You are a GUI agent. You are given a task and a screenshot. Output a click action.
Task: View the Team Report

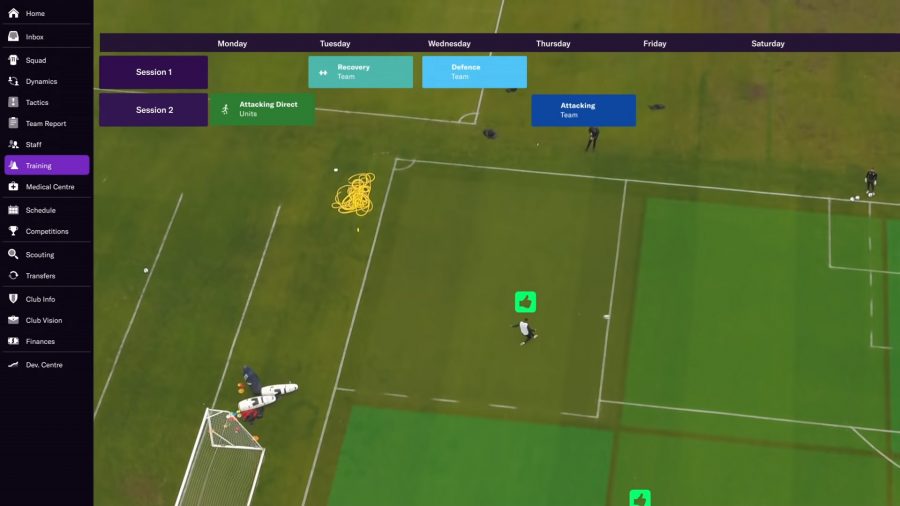click(45, 123)
